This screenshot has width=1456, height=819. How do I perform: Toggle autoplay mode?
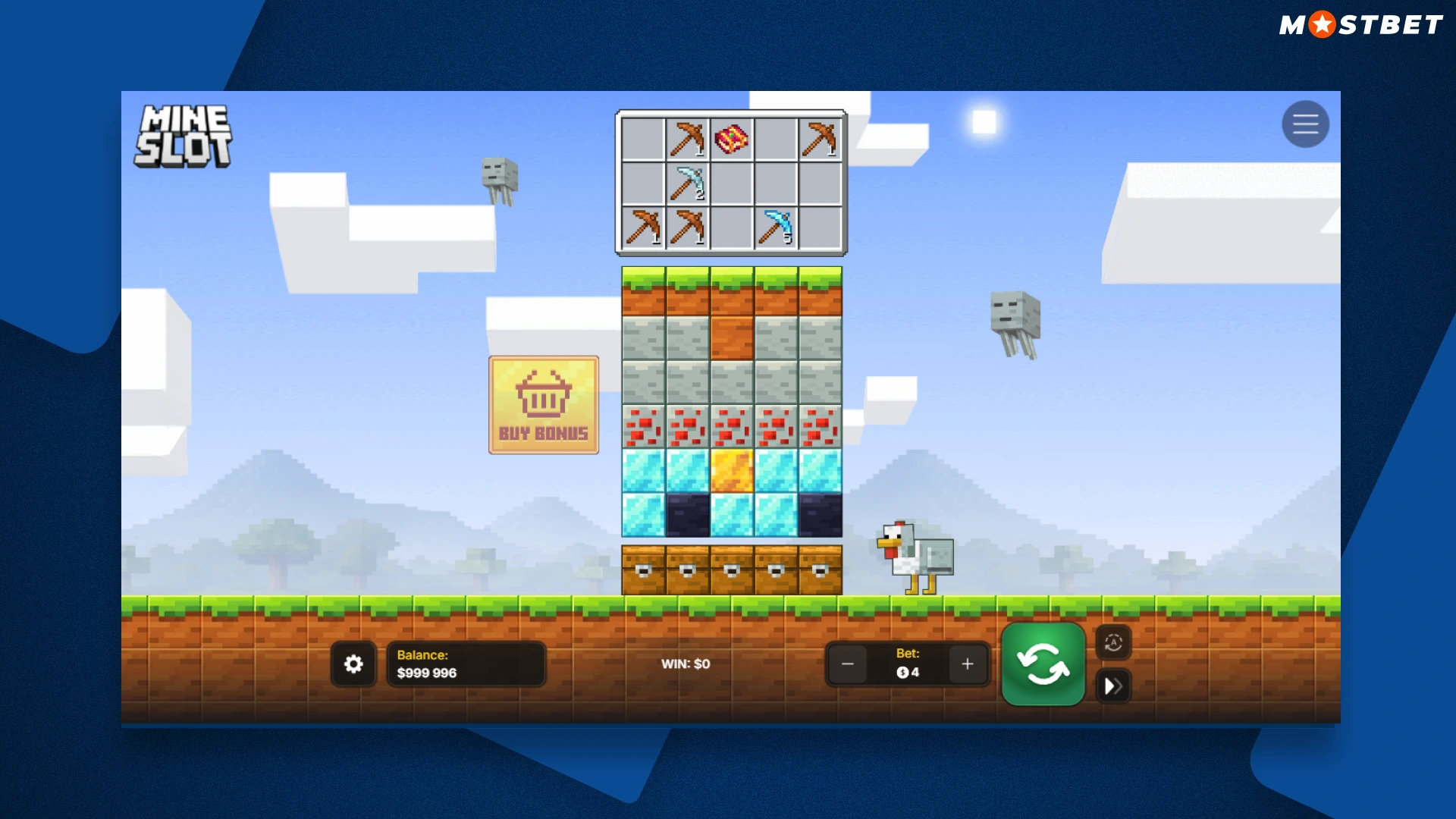pyautogui.click(x=1113, y=642)
